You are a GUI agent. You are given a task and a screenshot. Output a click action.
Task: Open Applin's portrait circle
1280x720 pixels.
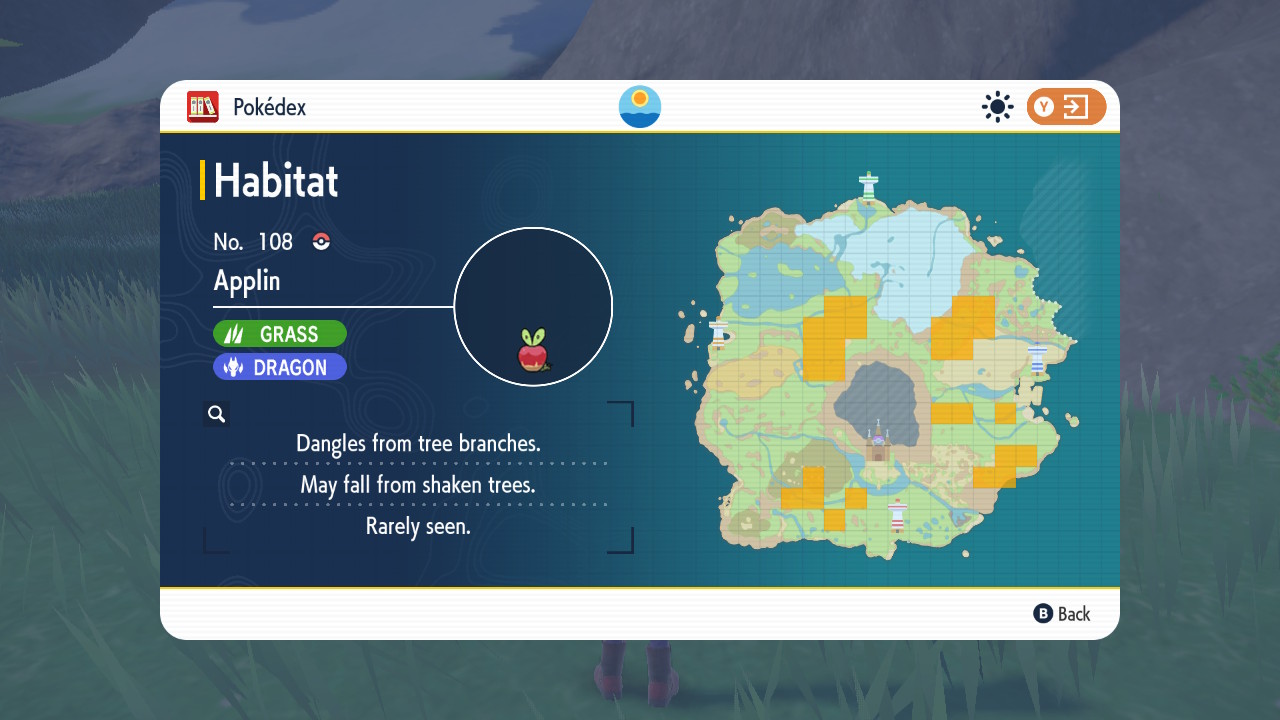[x=533, y=306]
